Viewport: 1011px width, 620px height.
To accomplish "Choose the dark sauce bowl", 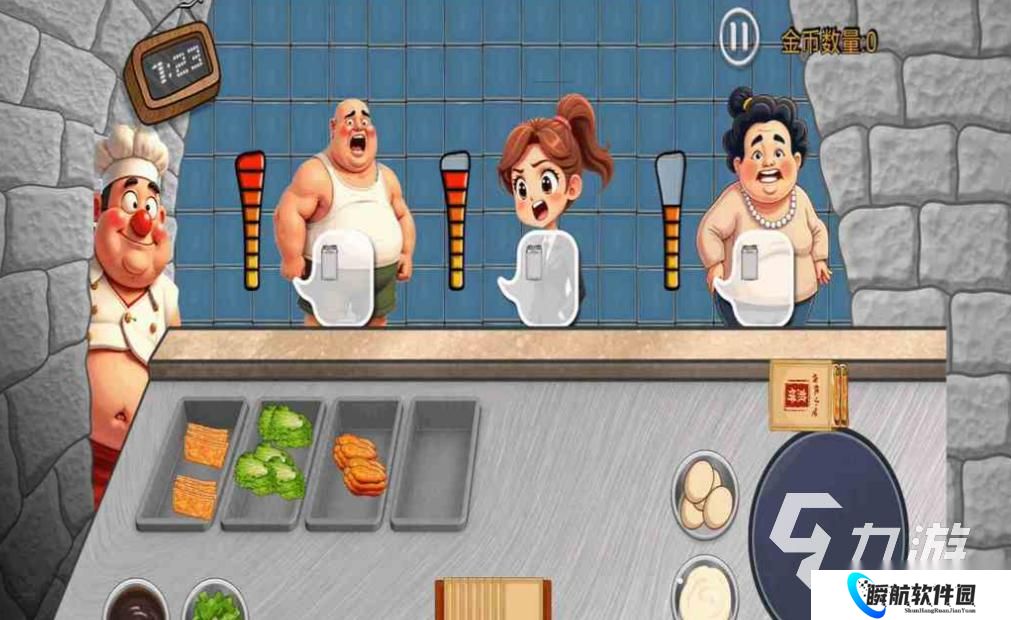I will (x=136, y=603).
